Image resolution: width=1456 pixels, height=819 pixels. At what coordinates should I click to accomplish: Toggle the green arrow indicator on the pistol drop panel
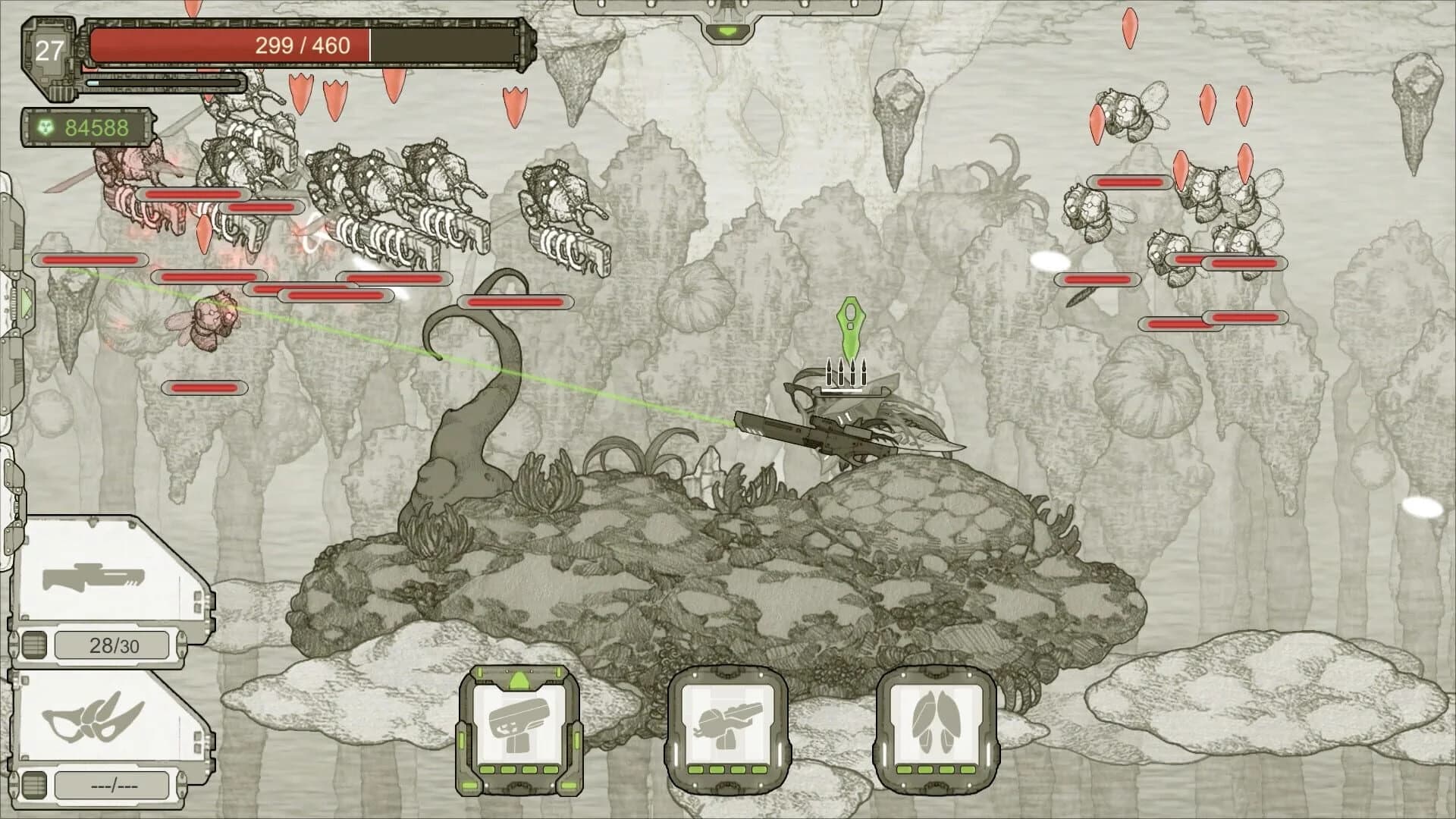(520, 680)
